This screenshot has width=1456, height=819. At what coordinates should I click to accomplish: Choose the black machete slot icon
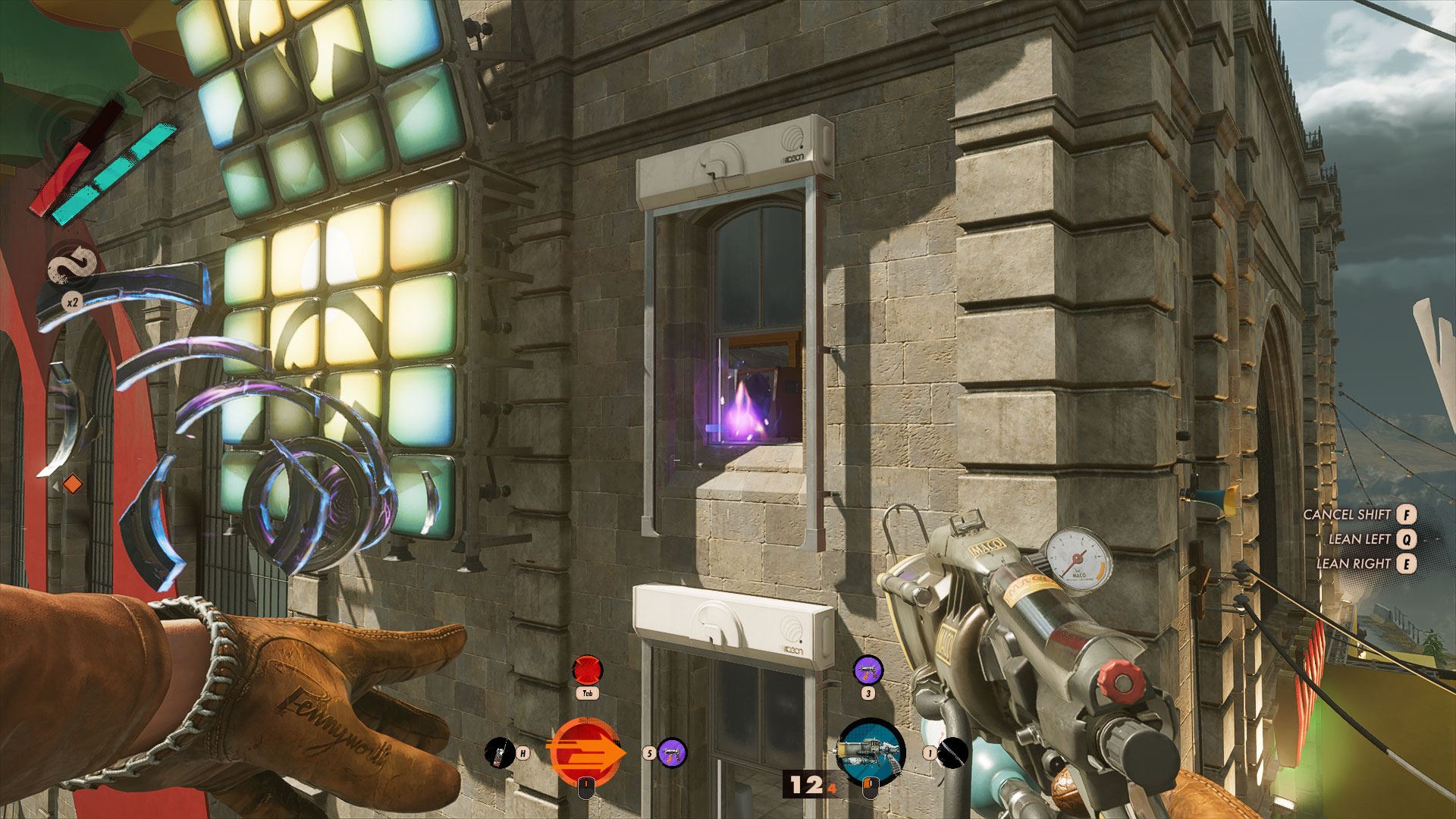[x=952, y=753]
